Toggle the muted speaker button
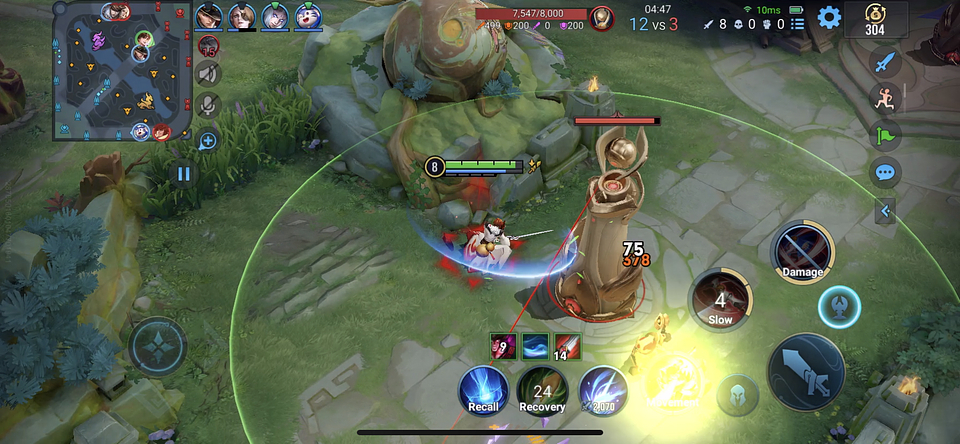This screenshot has height=444, width=960. pos(208,73)
